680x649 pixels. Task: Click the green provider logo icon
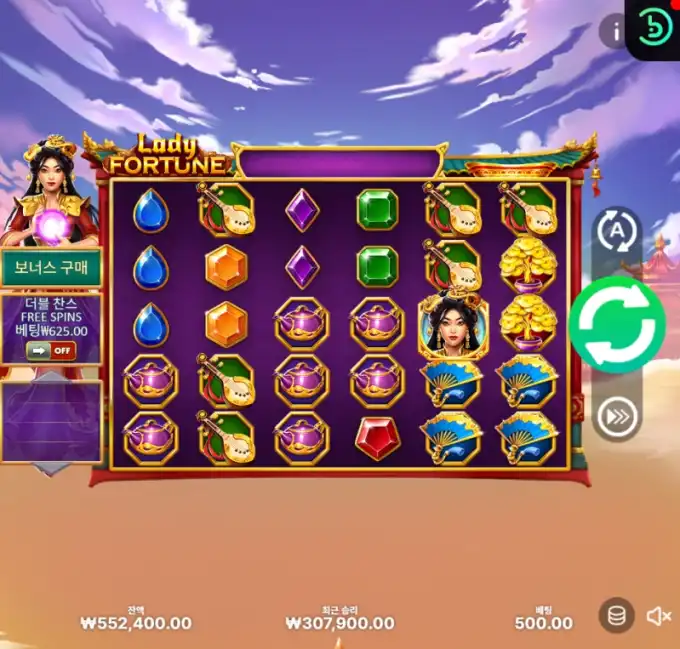point(655,28)
